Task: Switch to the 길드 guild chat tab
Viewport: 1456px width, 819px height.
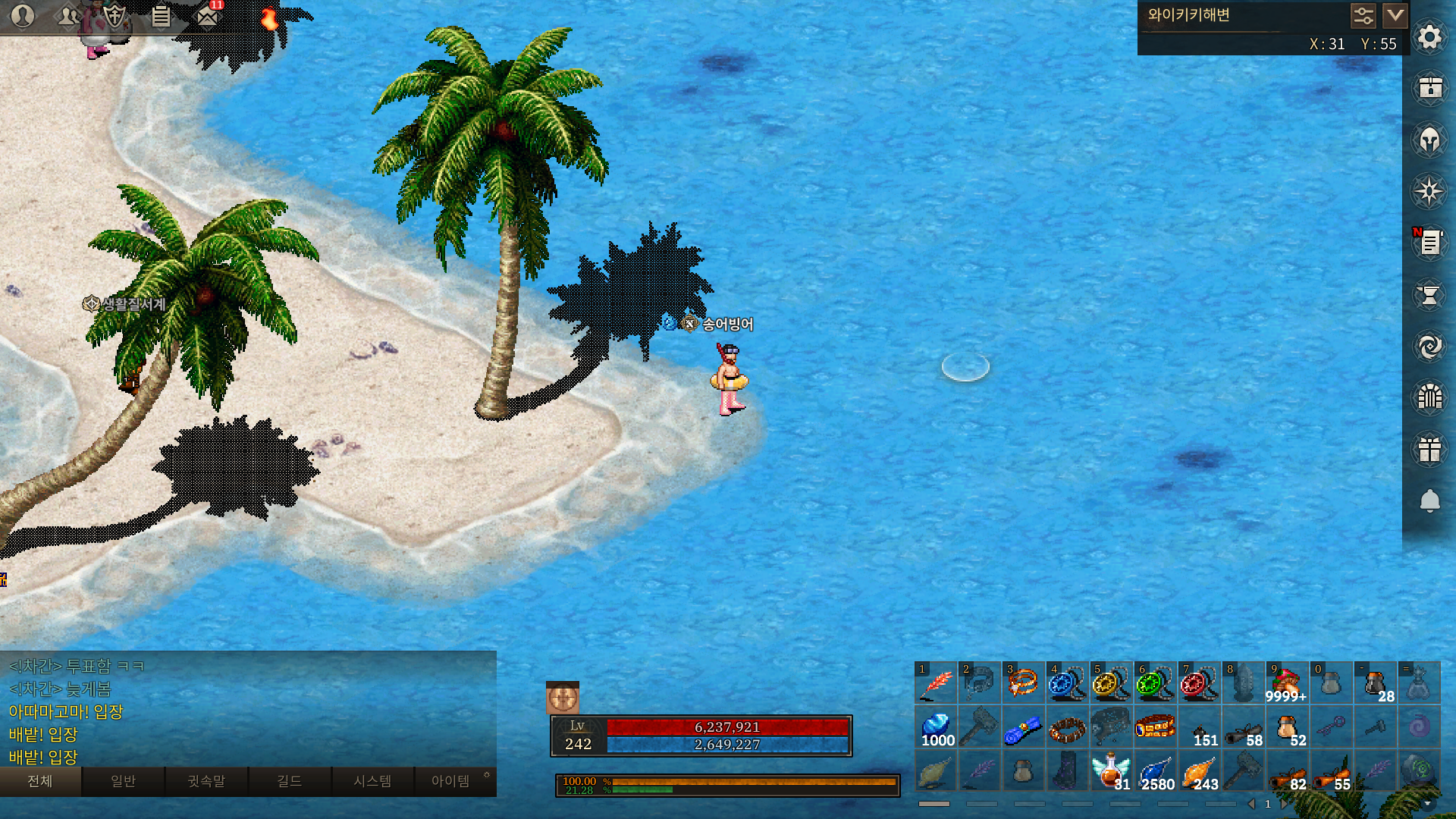Action: (x=289, y=781)
